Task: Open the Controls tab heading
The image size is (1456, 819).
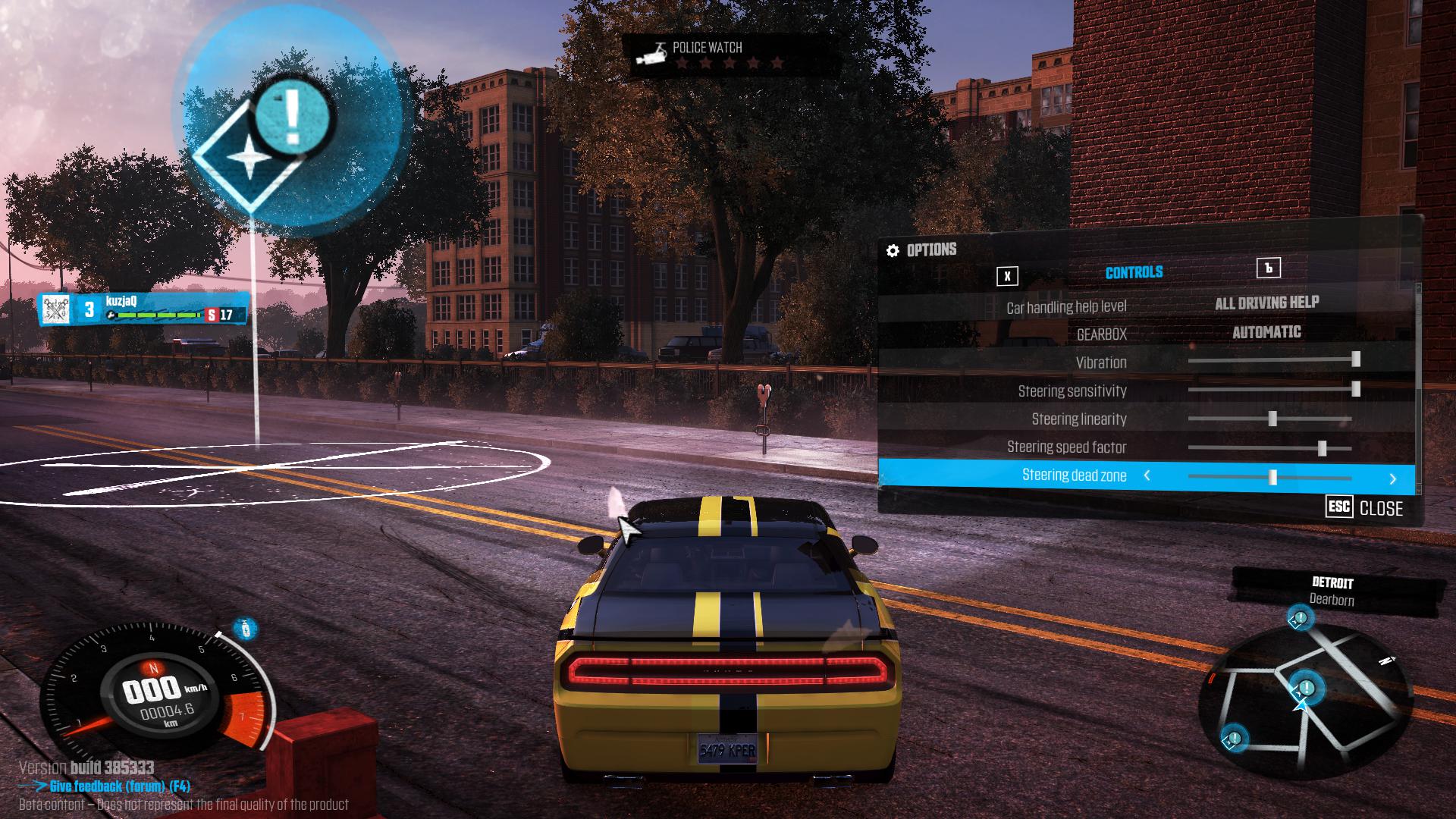Action: coord(1134,272)
